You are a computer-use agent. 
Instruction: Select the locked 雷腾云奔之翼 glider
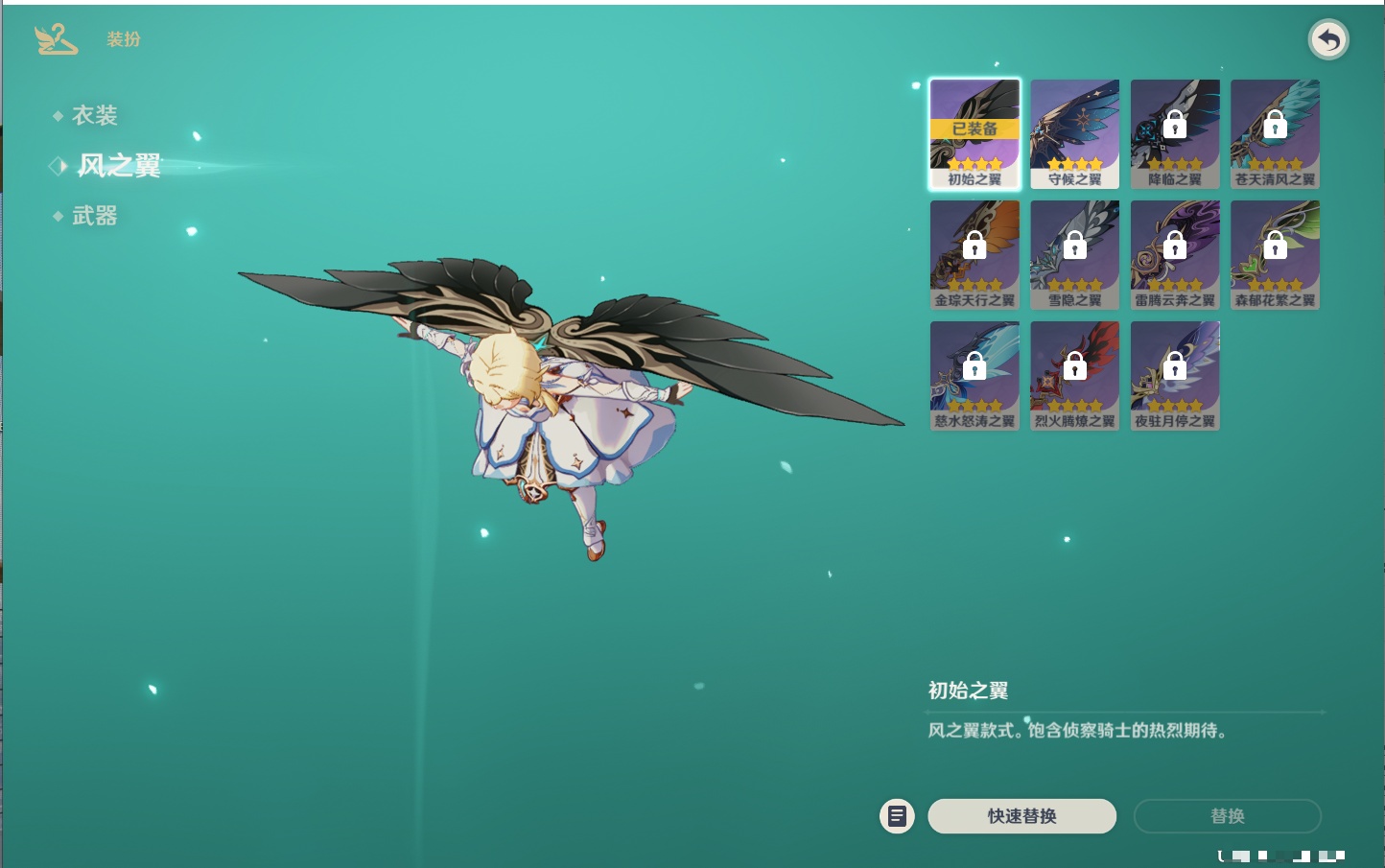(1175, 254)
